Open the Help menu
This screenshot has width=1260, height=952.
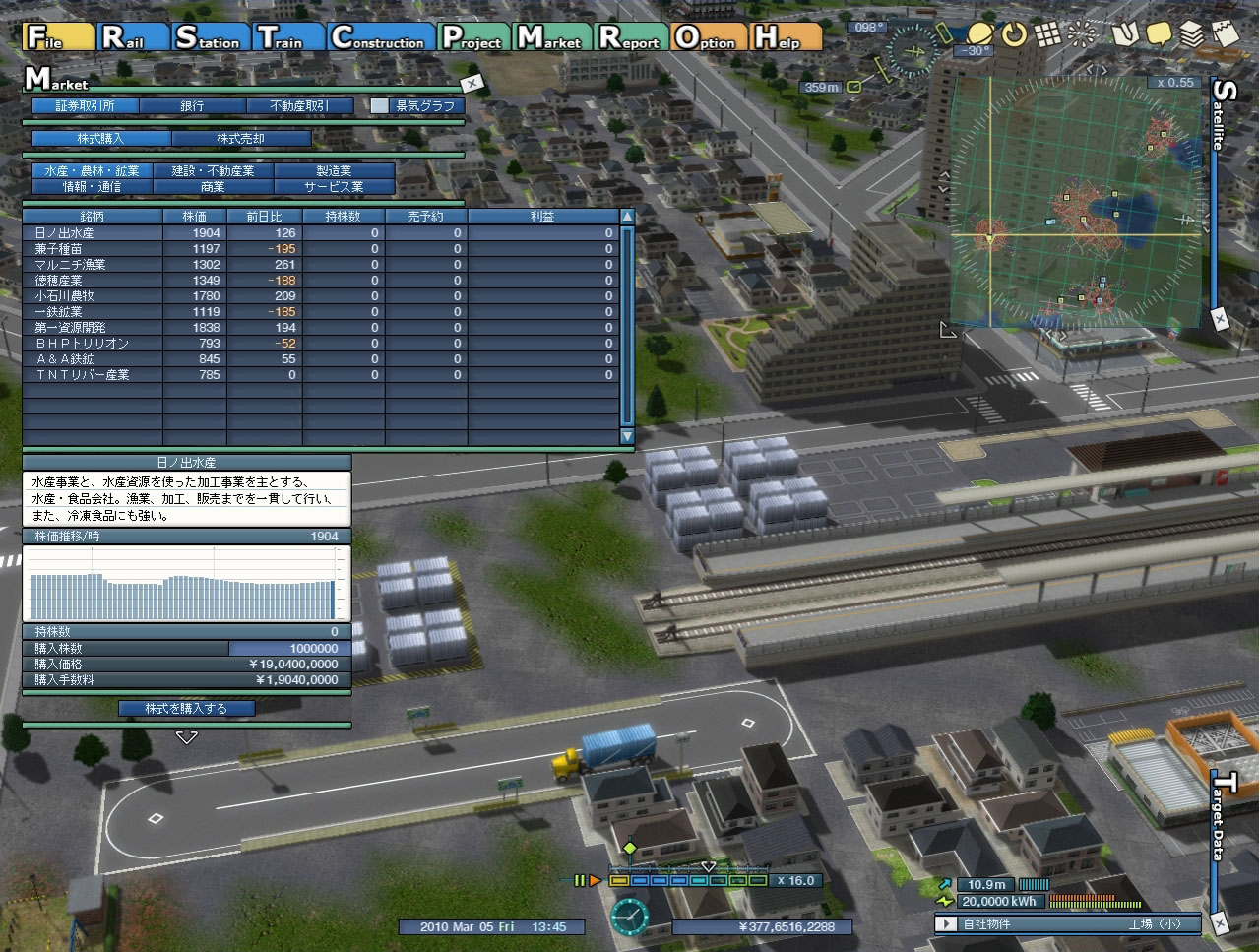coord(787,37)
